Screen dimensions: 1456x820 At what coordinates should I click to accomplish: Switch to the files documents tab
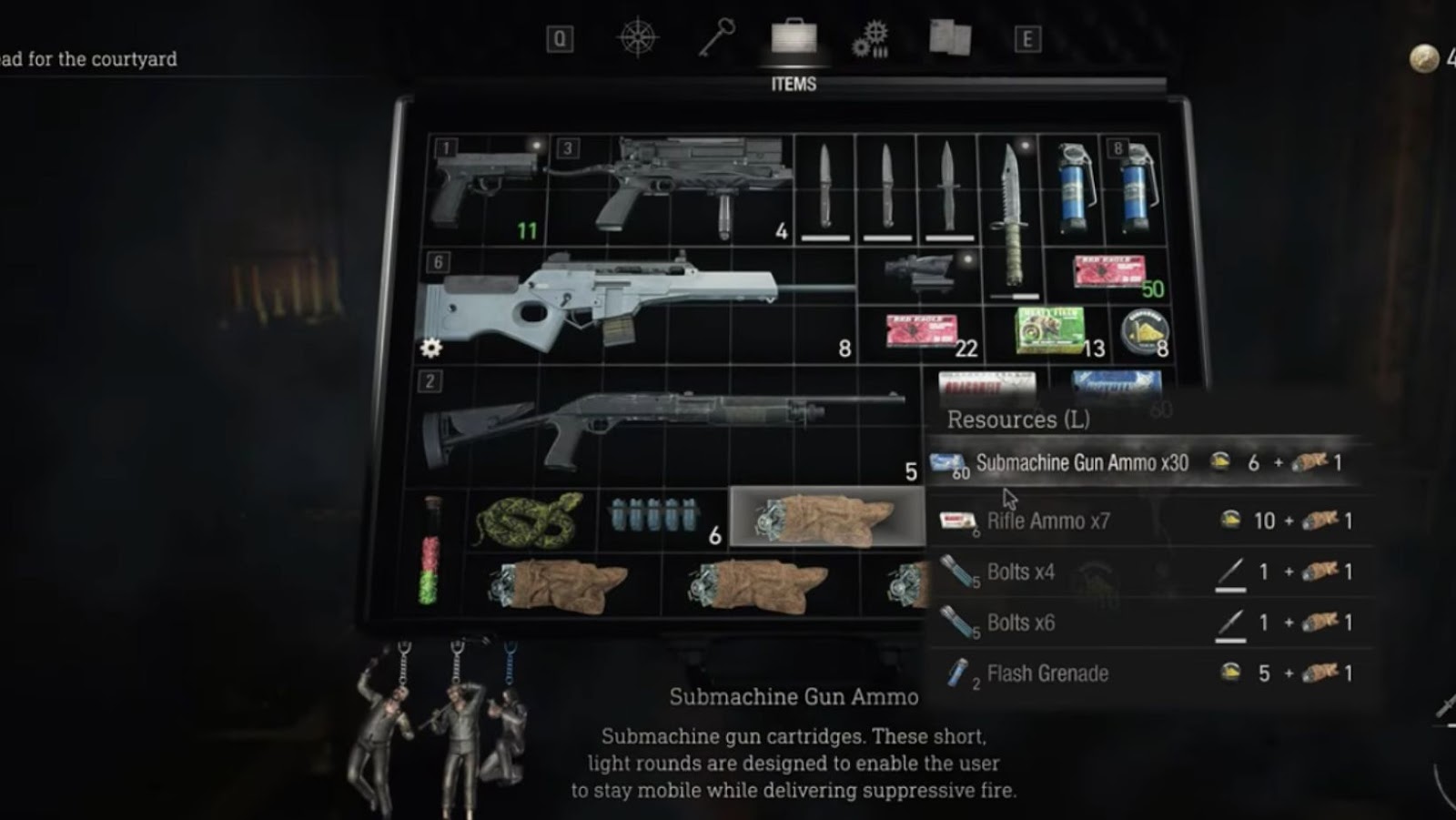pyautogui.click(x=950, y=38)
